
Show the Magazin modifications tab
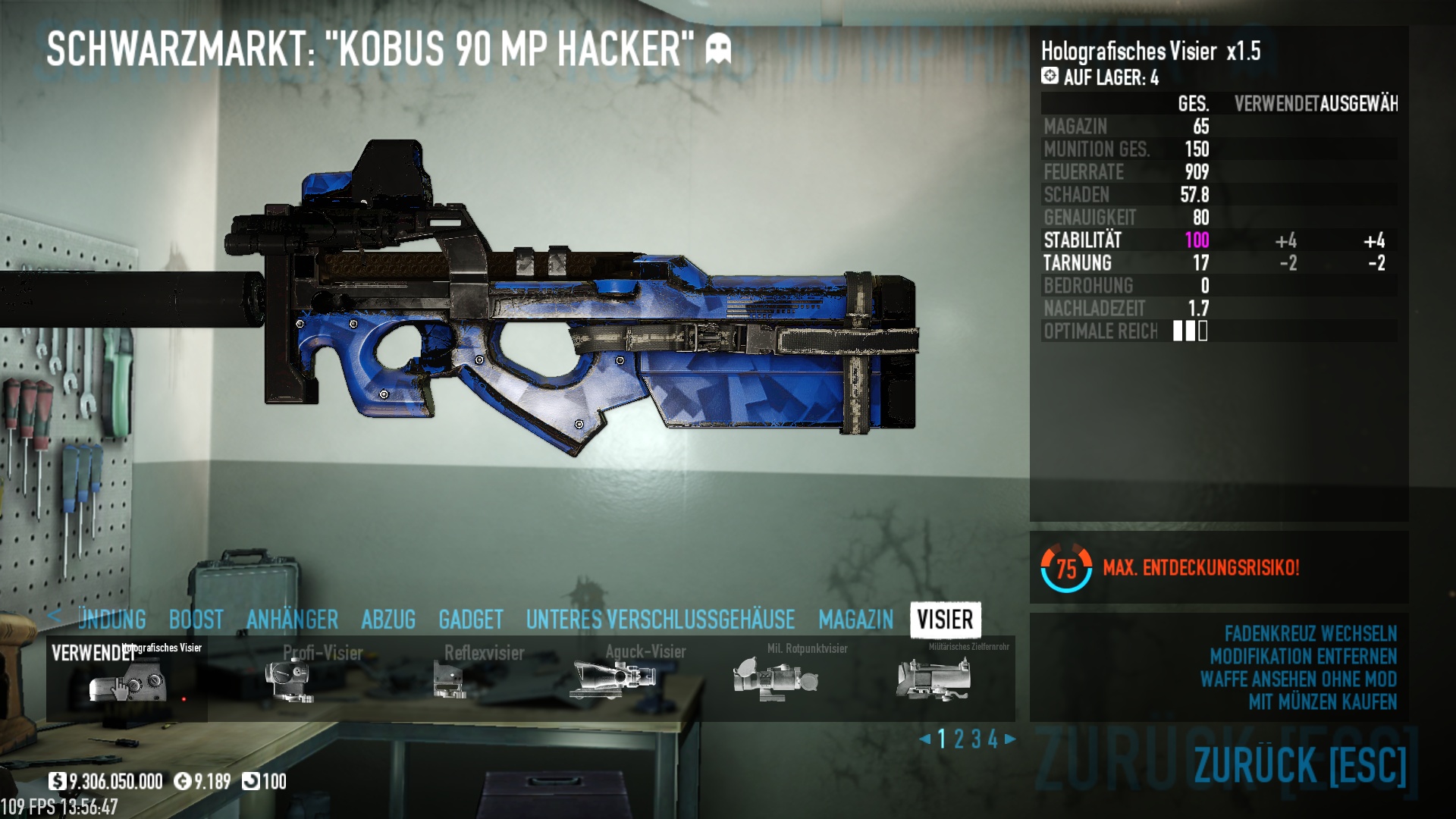[855, 620]
